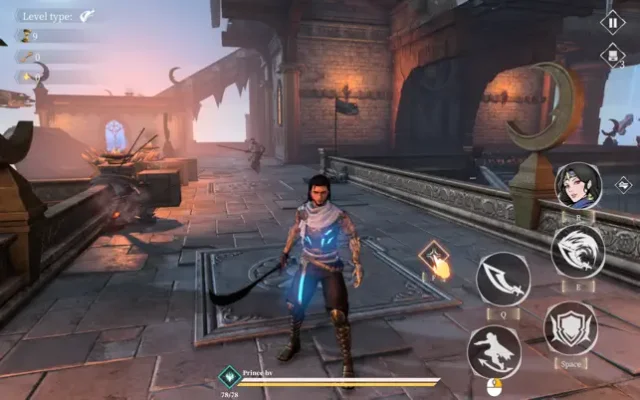The image size is (640, 400).
Task: Tap the small diamond swap icon
Action: pyautogui.click(x=623, y=184)
